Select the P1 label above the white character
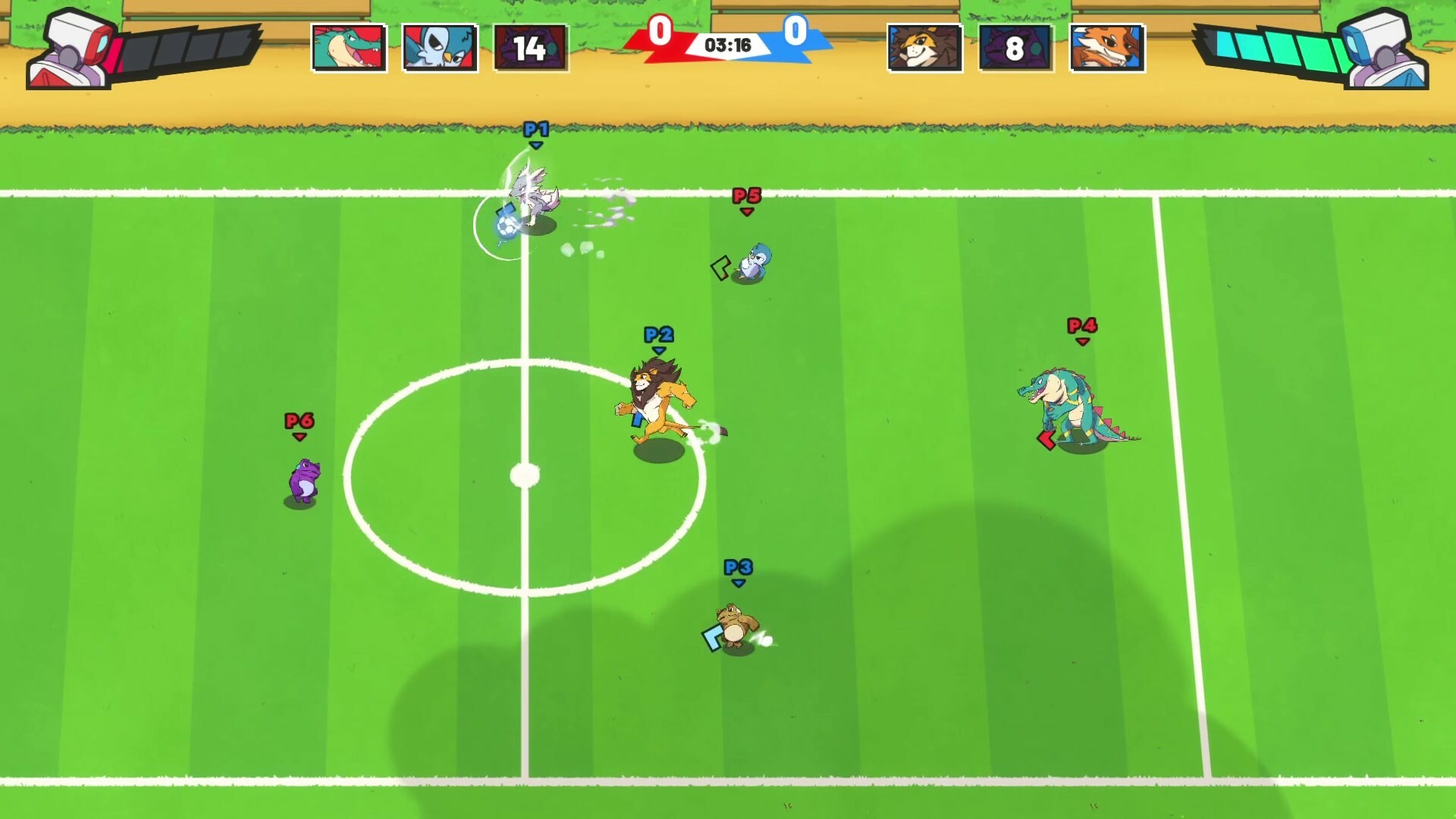 (x=538, y=130)
